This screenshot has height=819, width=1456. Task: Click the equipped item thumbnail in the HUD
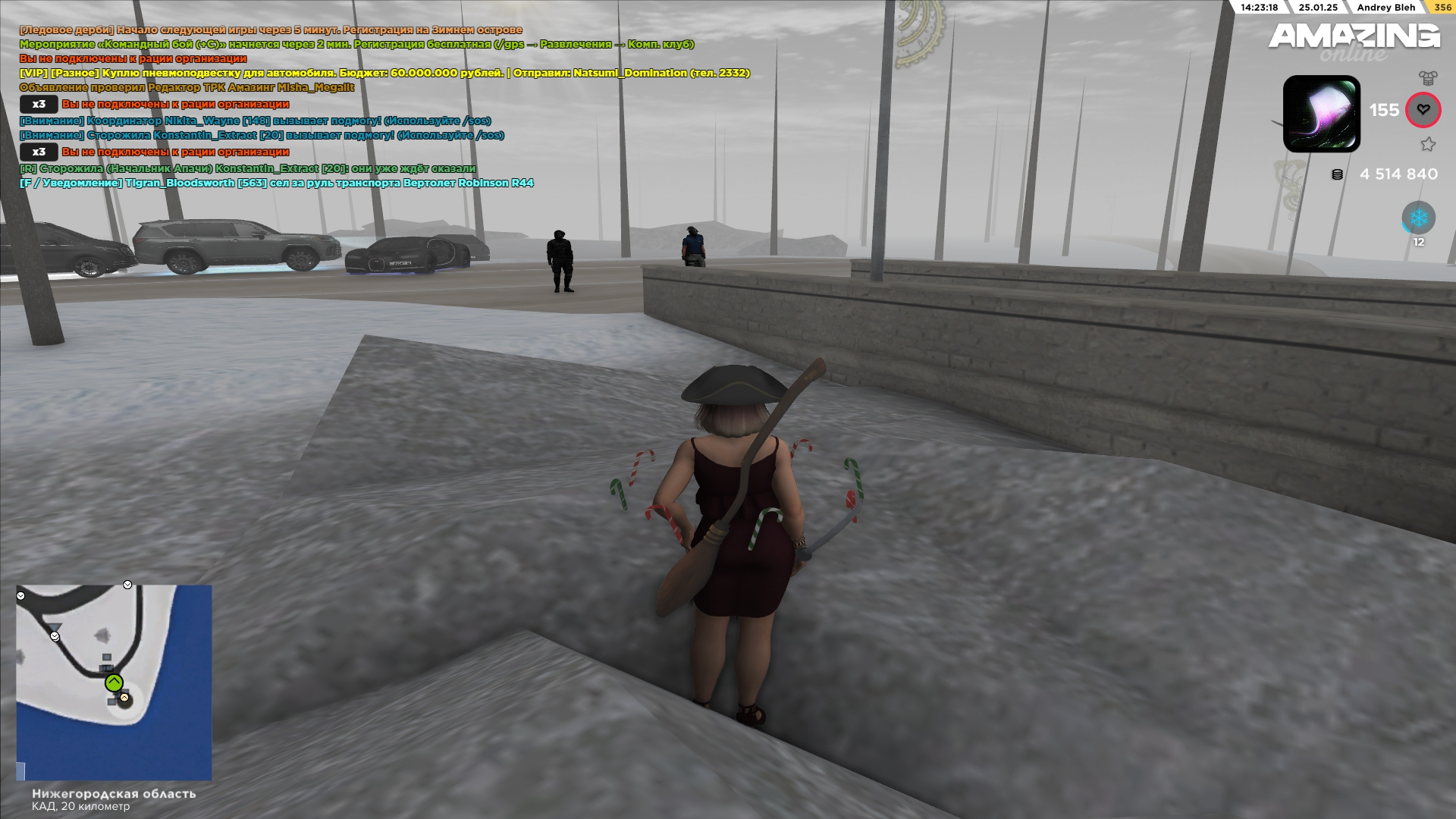1321,114
